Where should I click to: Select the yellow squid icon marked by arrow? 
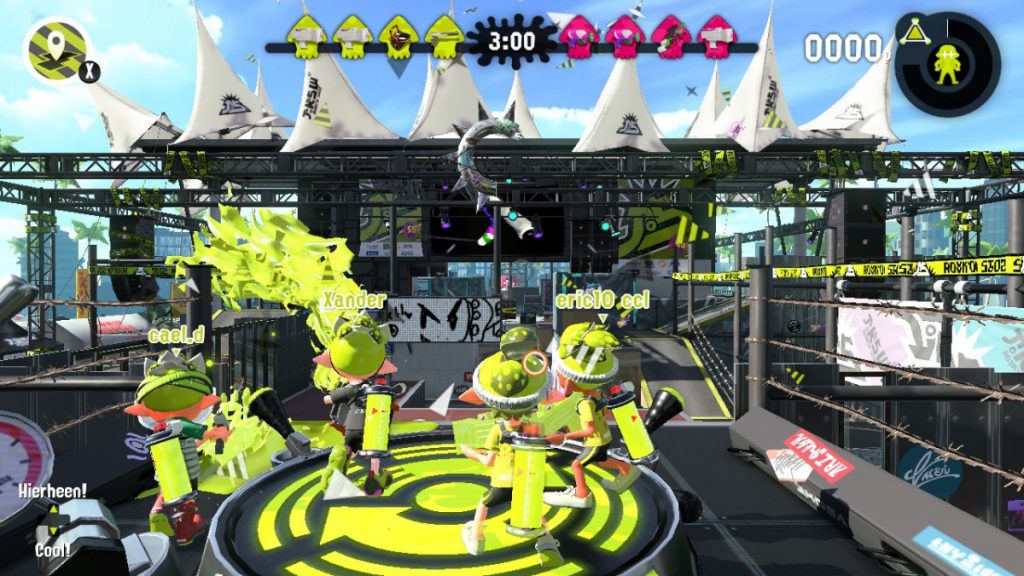pyautogui.click(x=398, y=38)
